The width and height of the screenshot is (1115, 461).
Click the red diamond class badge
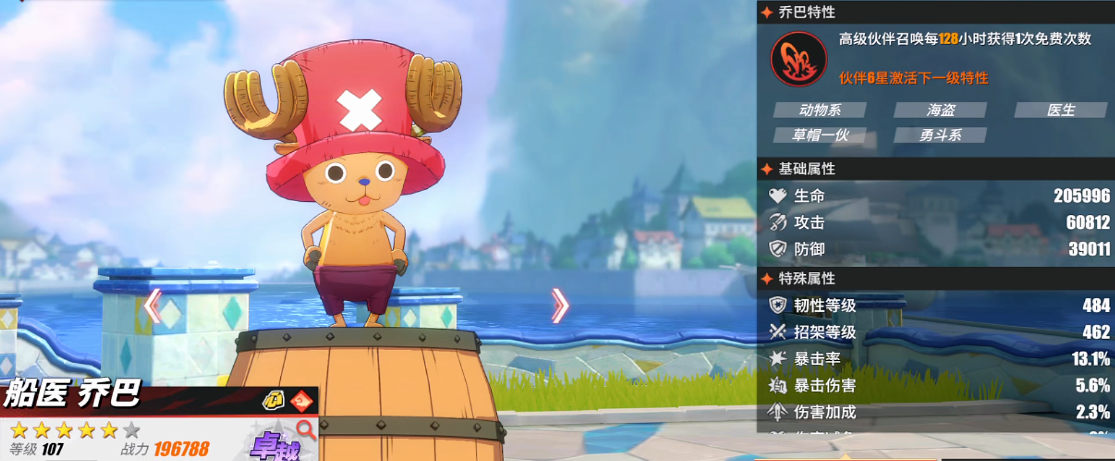pyautogui.click(x=301, y=401)
